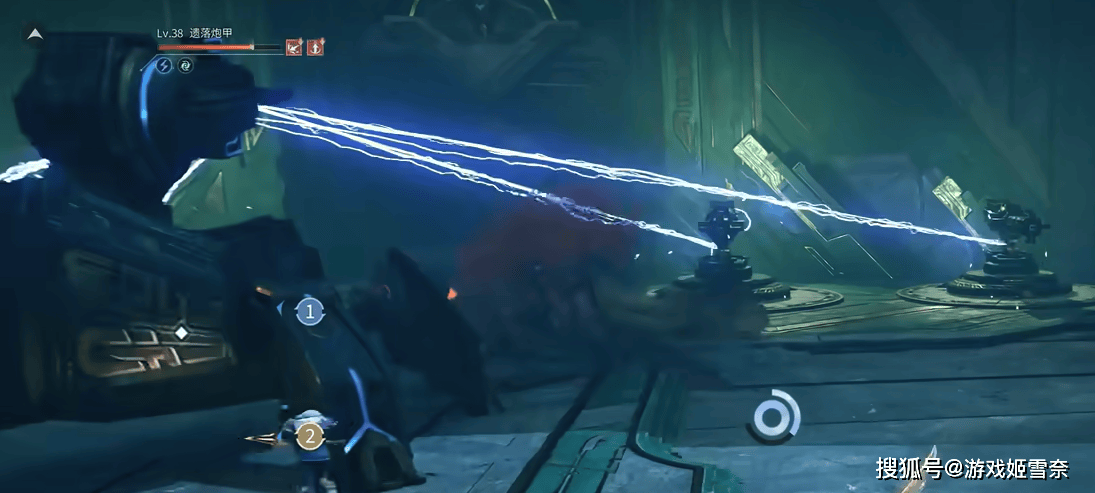Select the teal swirl status icon
This screenshot has width=1095, height=493.
click(x=185, y=65)
